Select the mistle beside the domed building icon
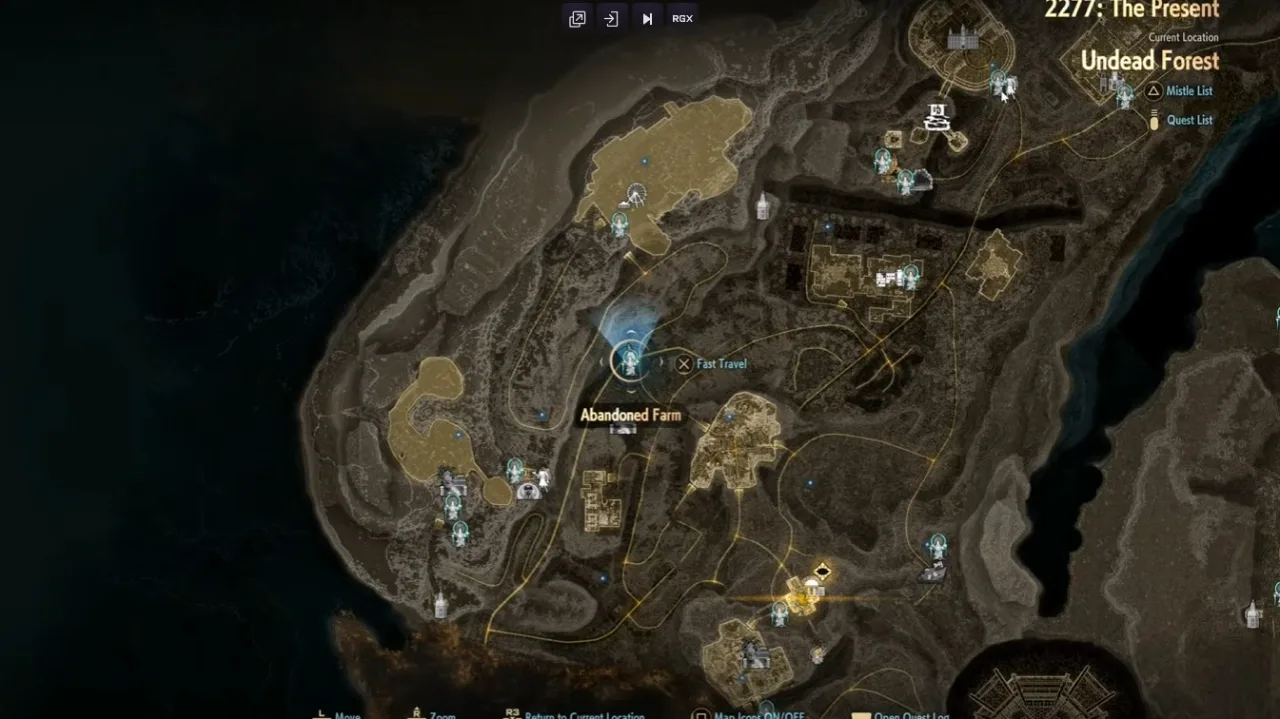This screenshot has width=1280, height=719. [x=515, y=469]
